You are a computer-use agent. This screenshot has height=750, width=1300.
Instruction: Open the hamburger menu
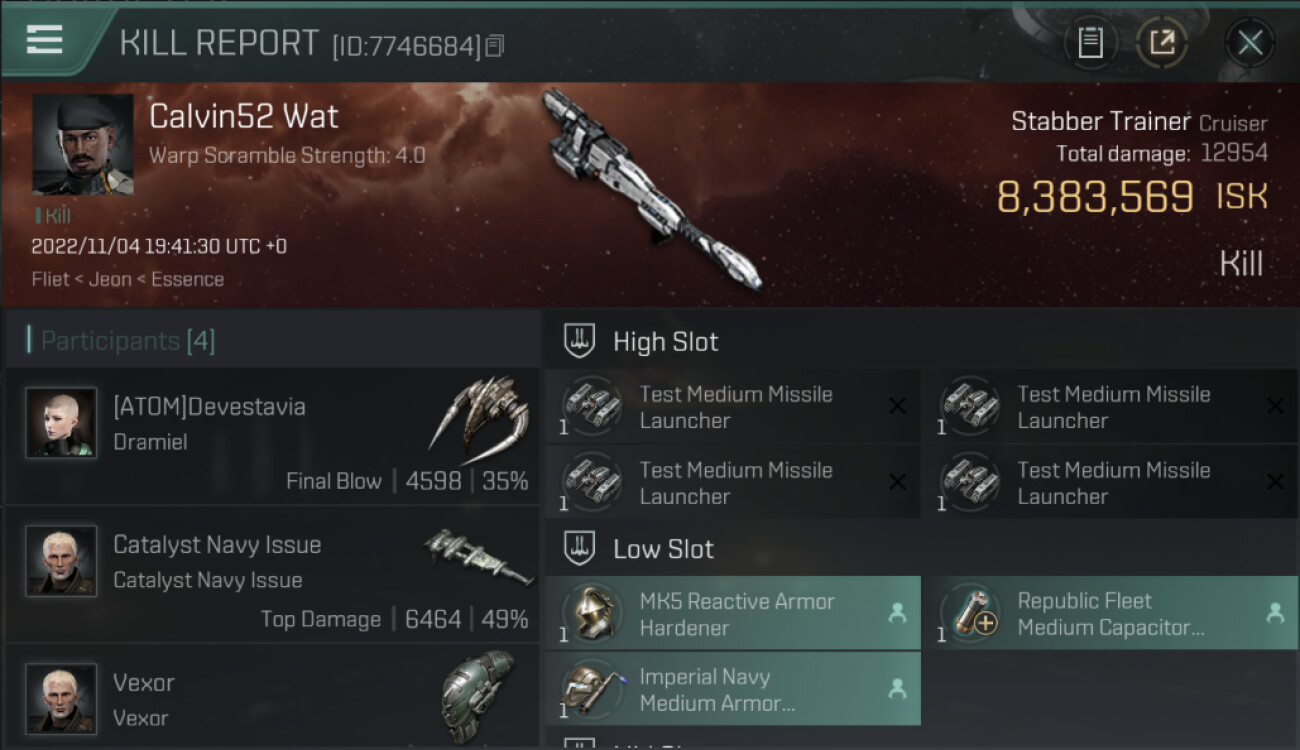coord(45,41)
